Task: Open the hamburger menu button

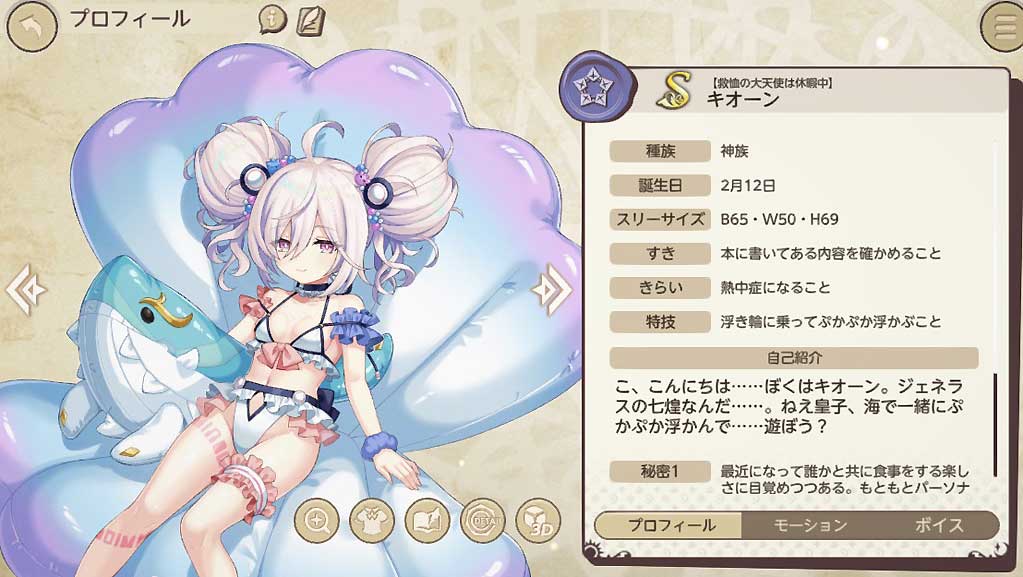Action: pyautogui.click(x=1002, y=27)
